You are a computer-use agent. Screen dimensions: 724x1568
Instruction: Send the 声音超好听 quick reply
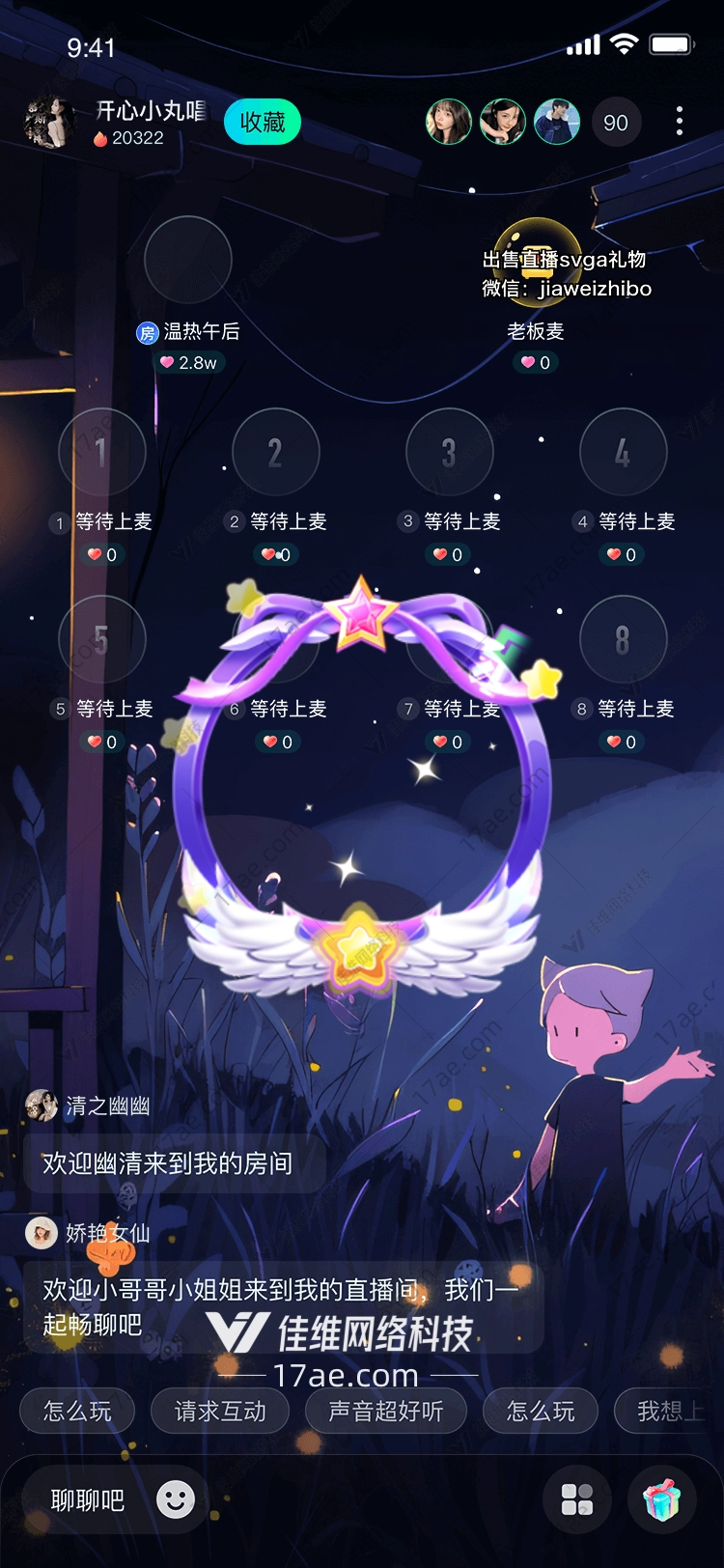tap(386, 1412)
